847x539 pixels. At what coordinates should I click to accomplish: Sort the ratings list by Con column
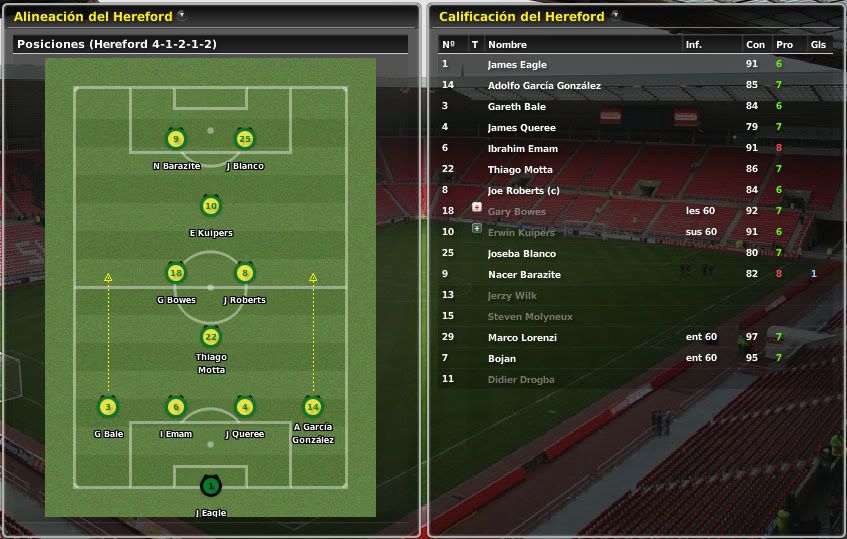754,45
